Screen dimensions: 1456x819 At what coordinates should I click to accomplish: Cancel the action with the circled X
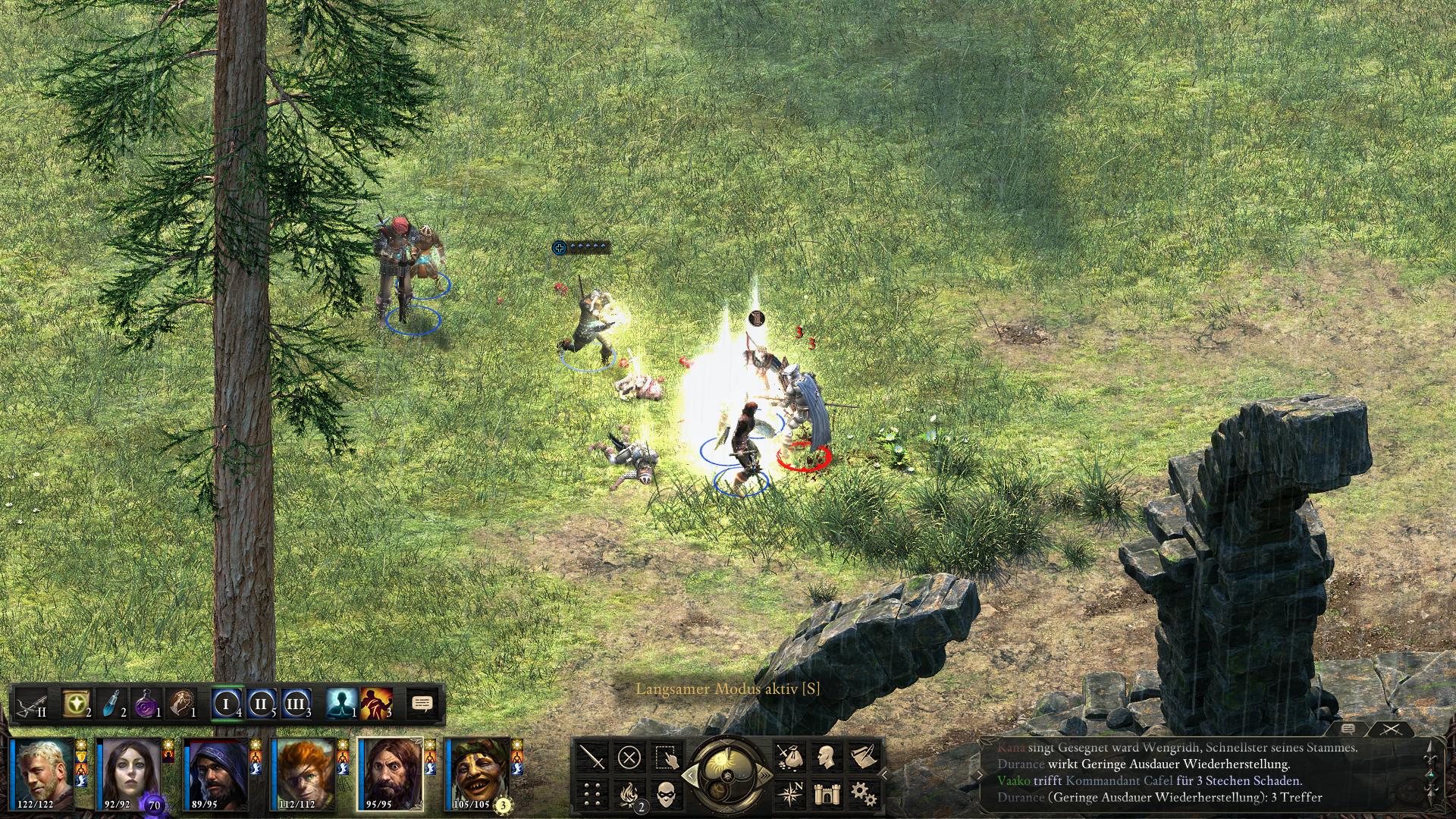[x=629, y=757]
